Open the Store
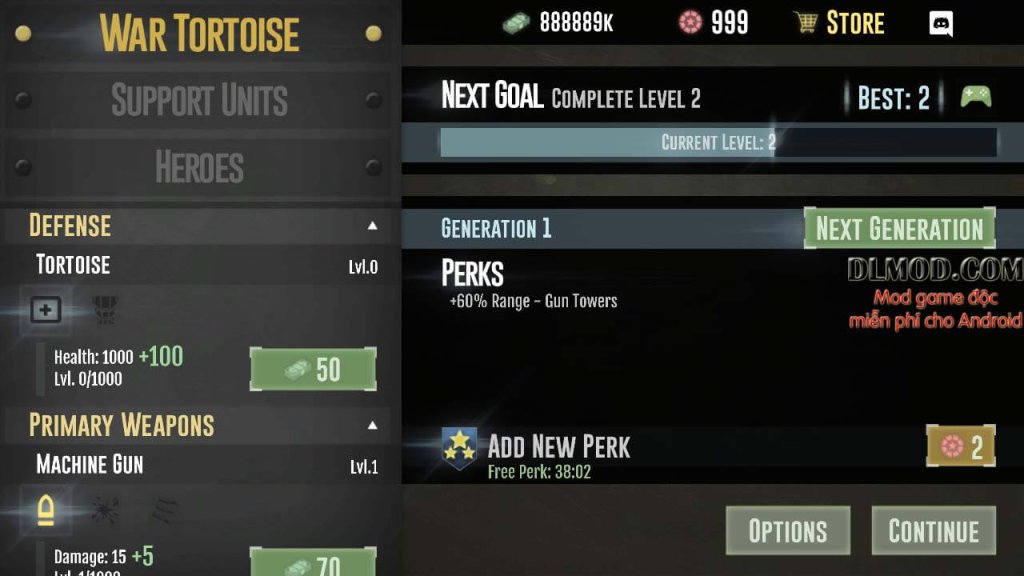The width and height of the screenshot is (1024, 576). [839, 23]
